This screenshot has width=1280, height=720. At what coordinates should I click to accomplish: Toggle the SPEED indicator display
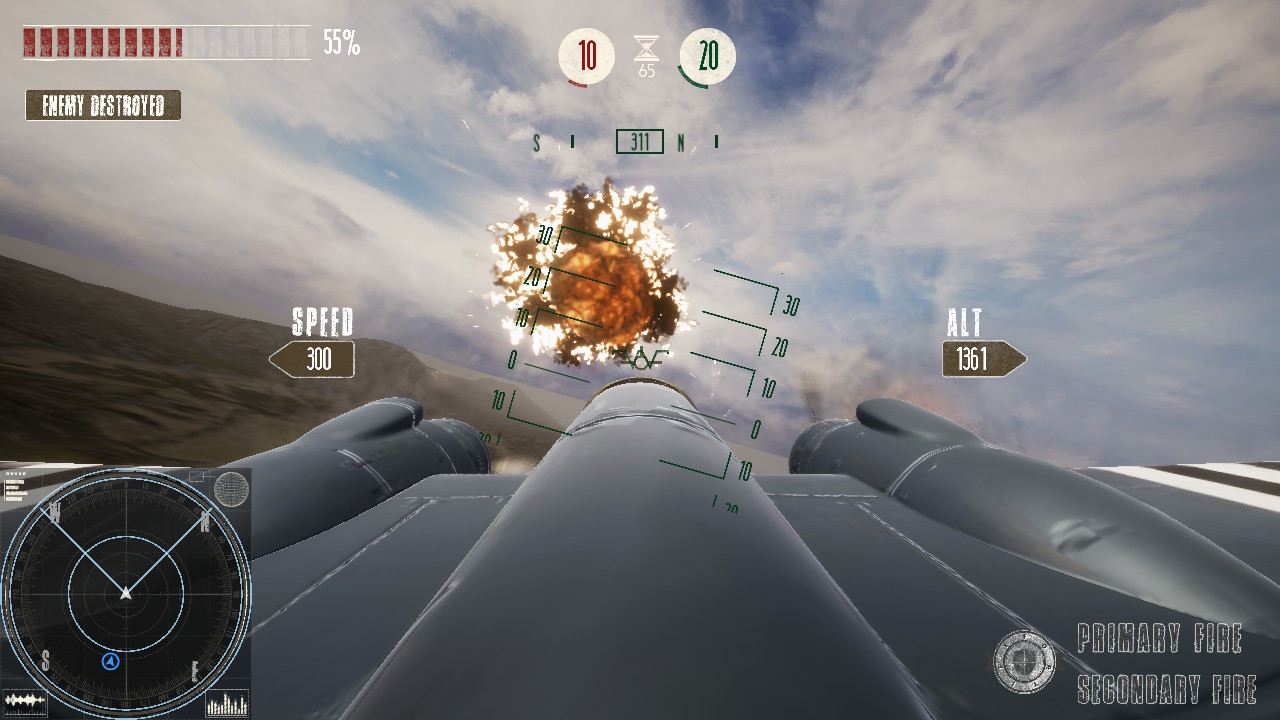(x=322, y=324)
